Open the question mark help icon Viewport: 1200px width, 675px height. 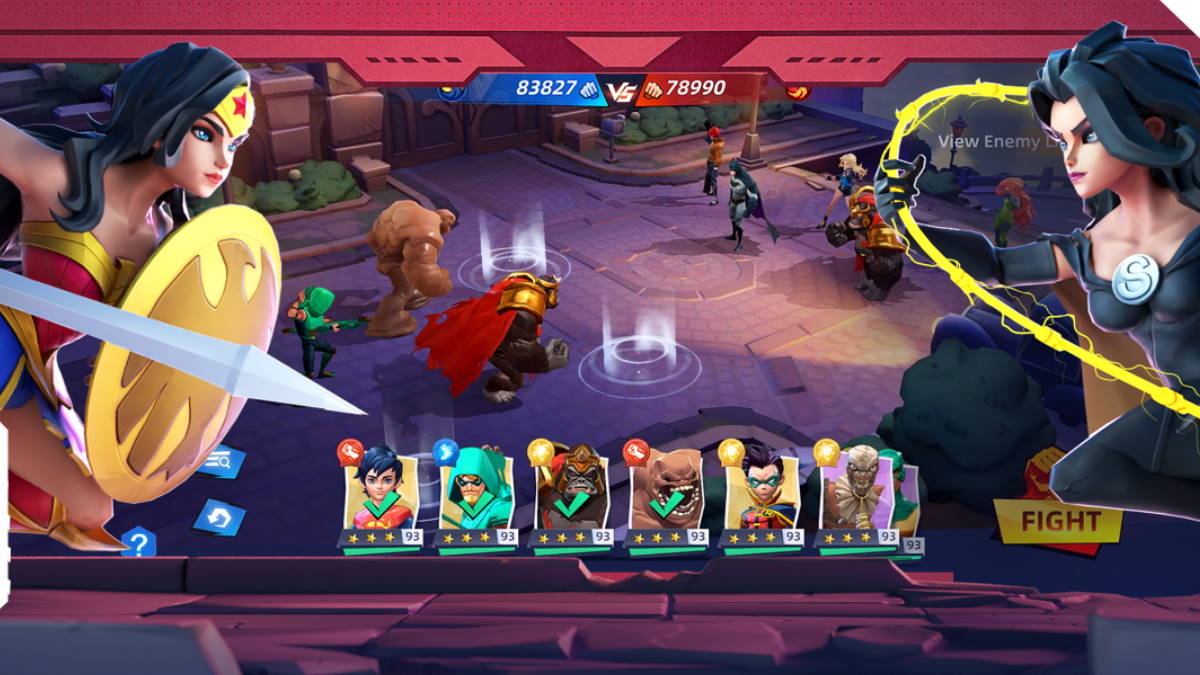pos(139,544)
